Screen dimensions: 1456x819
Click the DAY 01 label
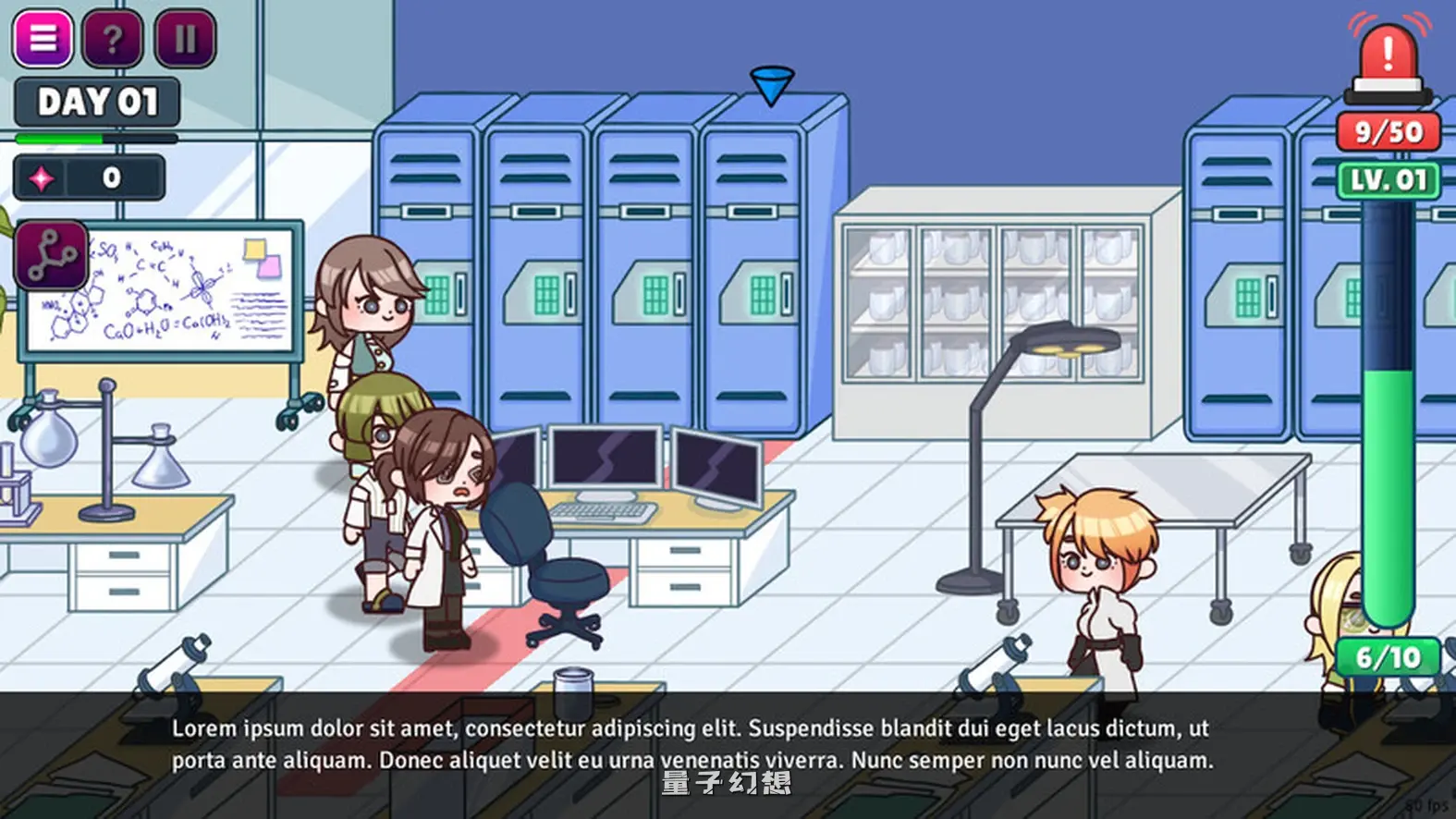pyautogui.click(x=95, y=102)
